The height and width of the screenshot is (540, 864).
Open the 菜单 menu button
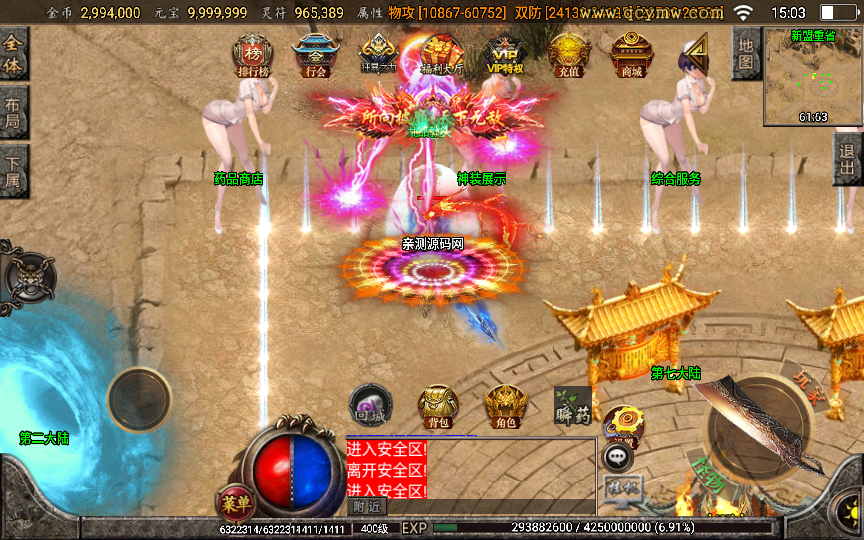point(233,503)
